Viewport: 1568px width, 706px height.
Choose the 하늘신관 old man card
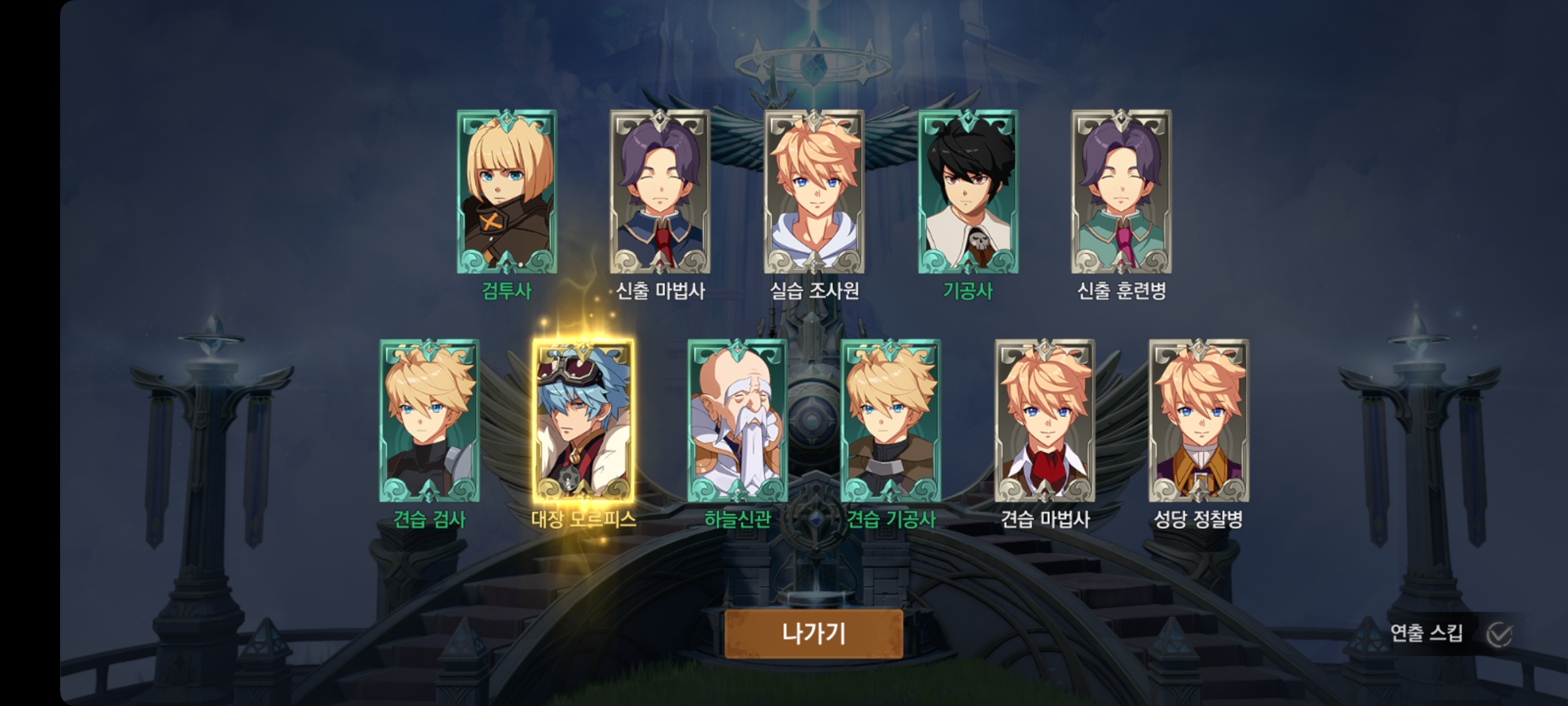tap(738, 420)
